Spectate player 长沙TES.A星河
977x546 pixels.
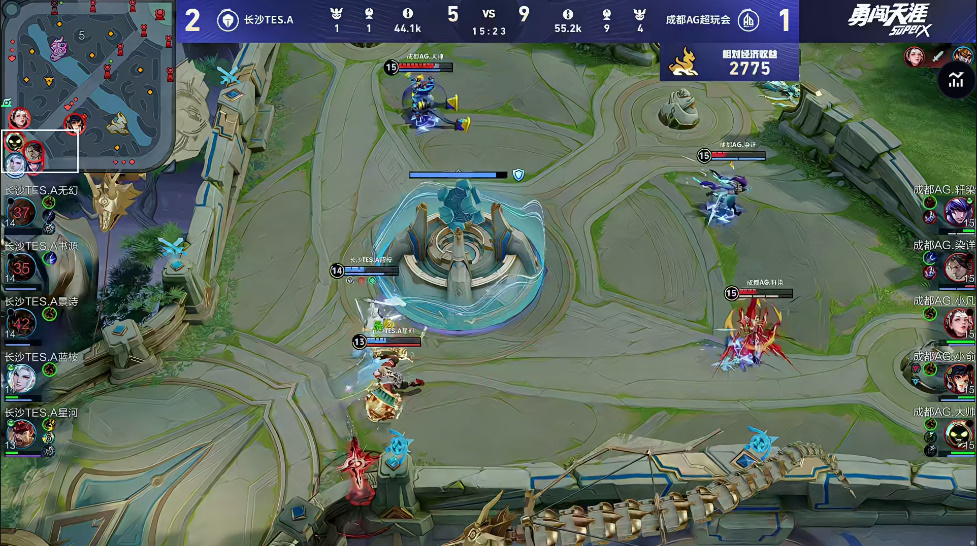click(22, 433)
